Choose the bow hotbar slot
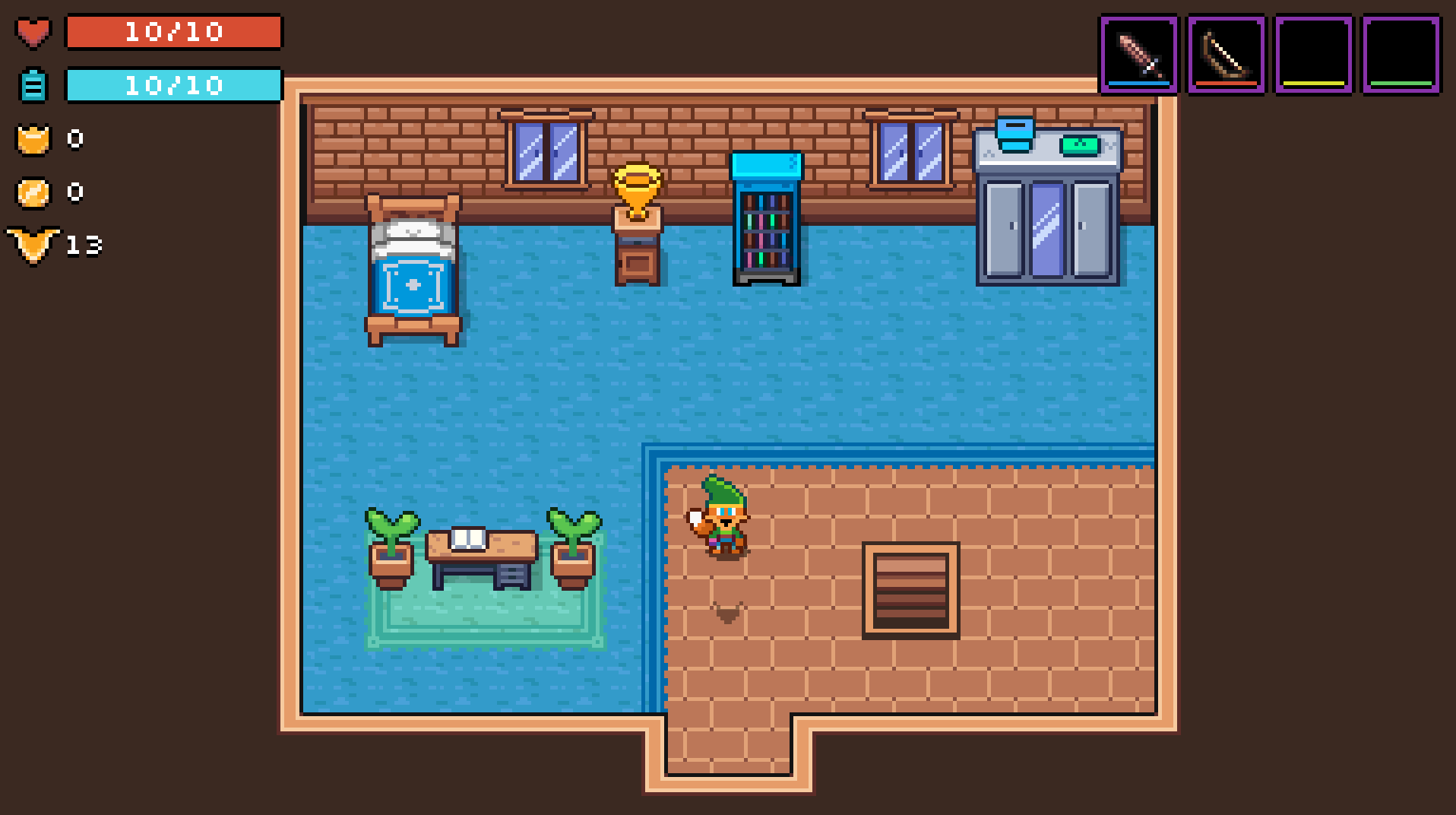 click(x=1226, y=55)
